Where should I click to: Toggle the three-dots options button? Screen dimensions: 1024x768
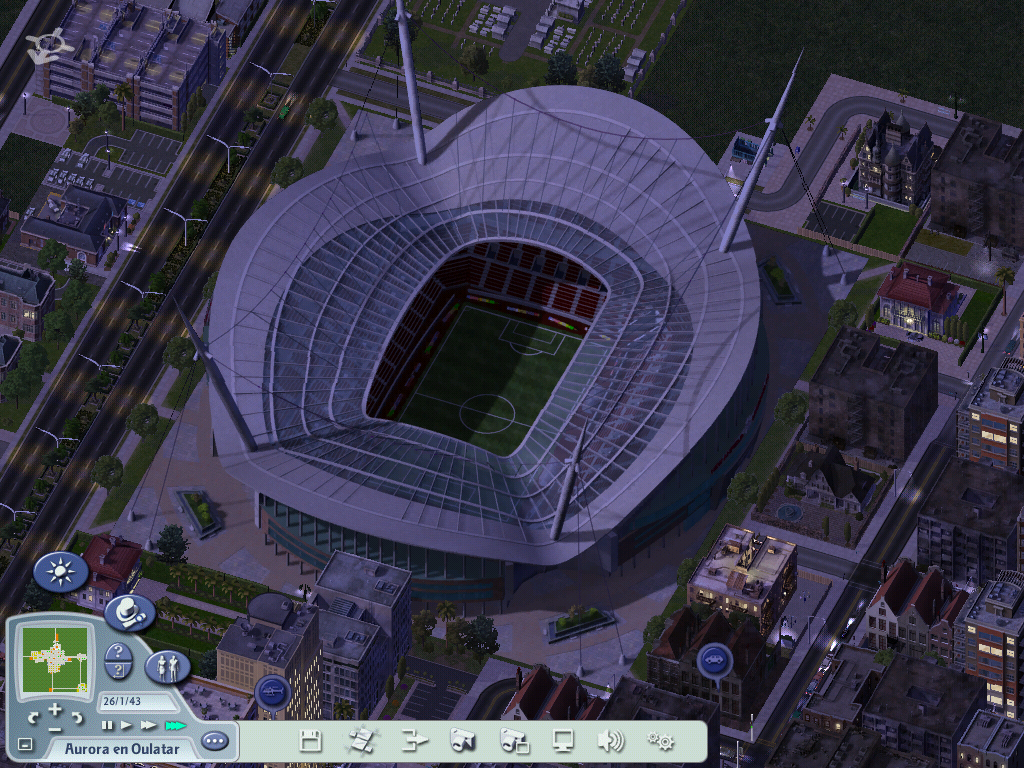[x=214, y=741]
